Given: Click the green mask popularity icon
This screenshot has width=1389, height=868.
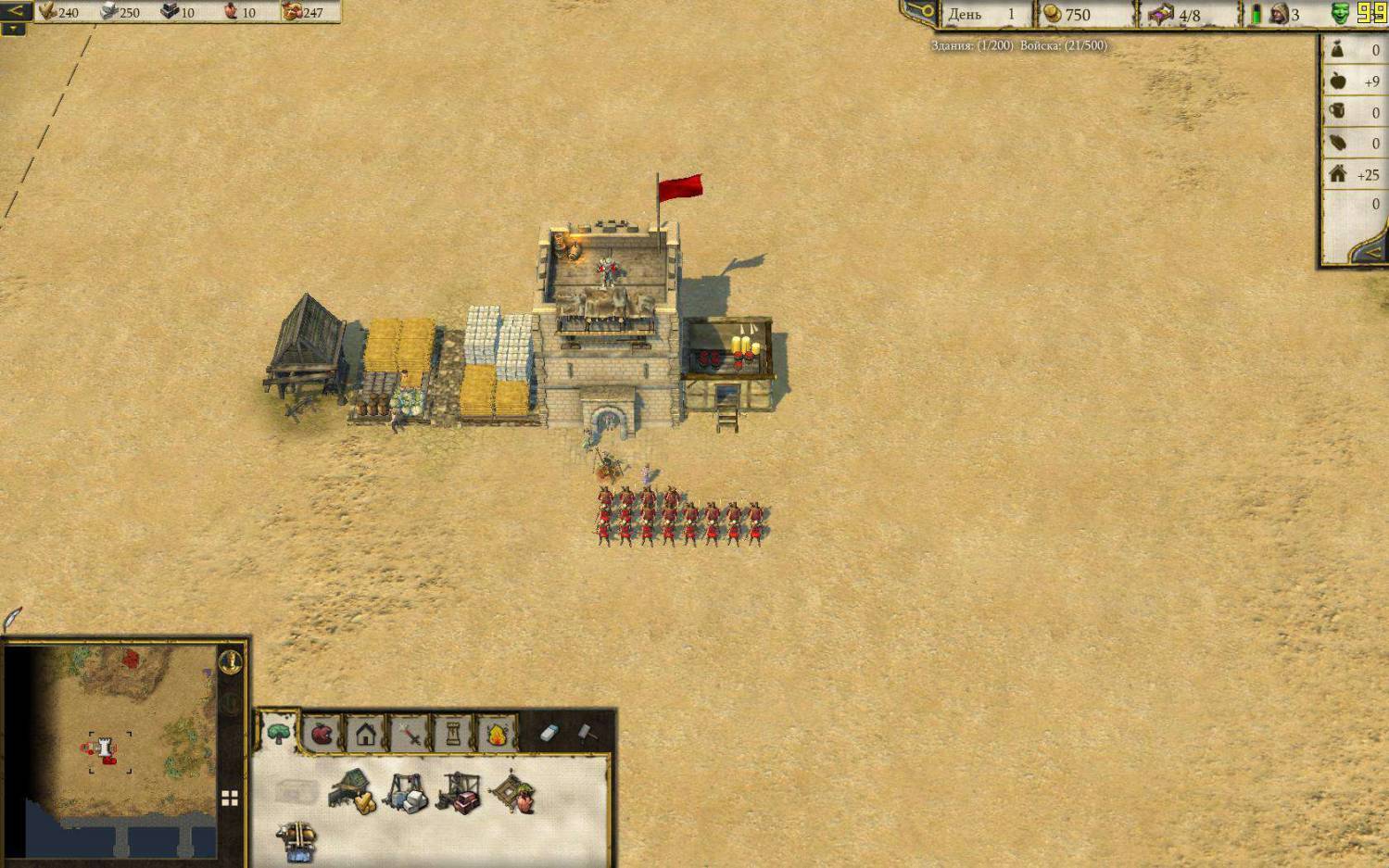Looking at the screenshot, I should (x=1340, y=13).
